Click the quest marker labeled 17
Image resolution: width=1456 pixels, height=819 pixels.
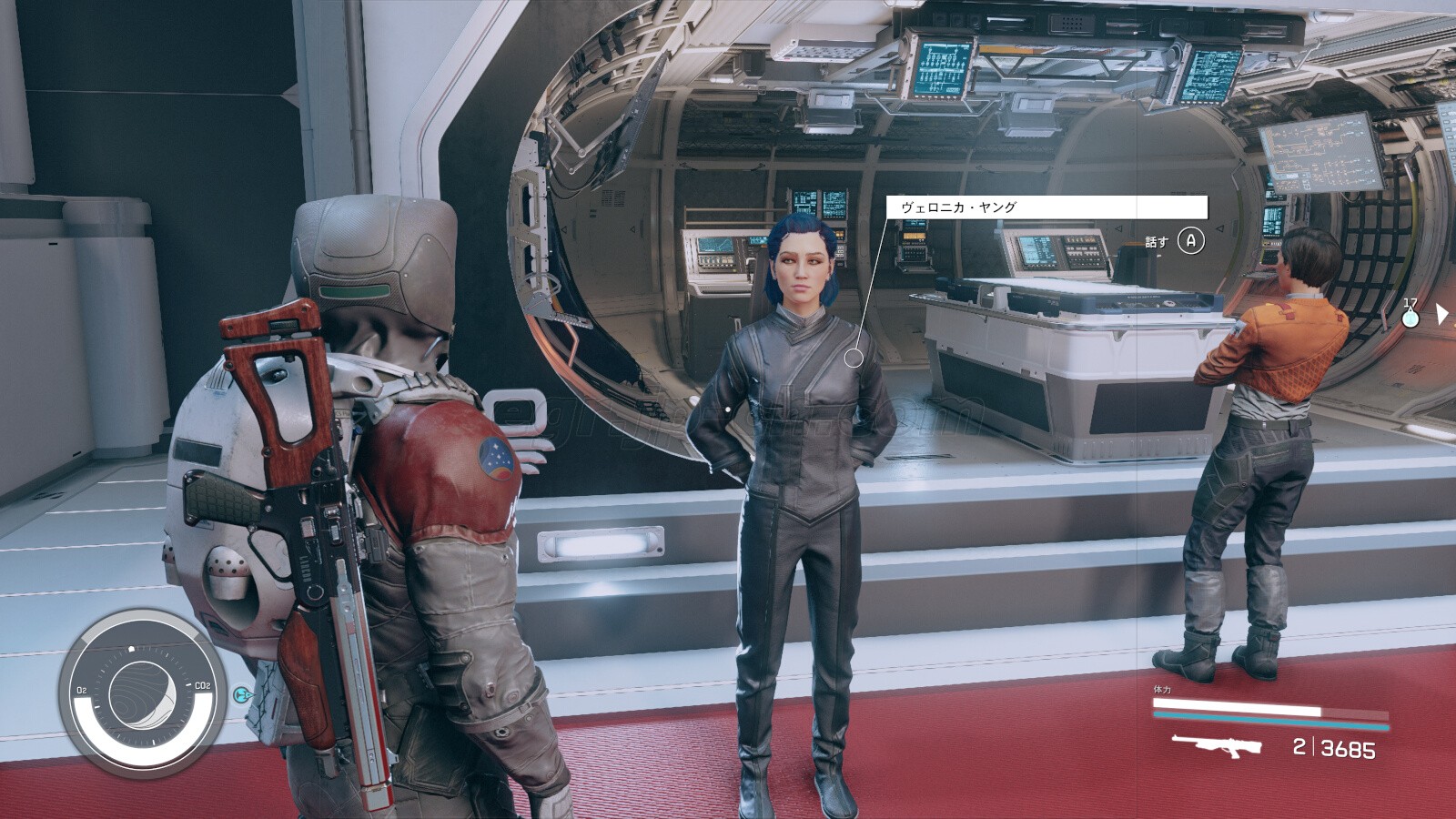1410,318
